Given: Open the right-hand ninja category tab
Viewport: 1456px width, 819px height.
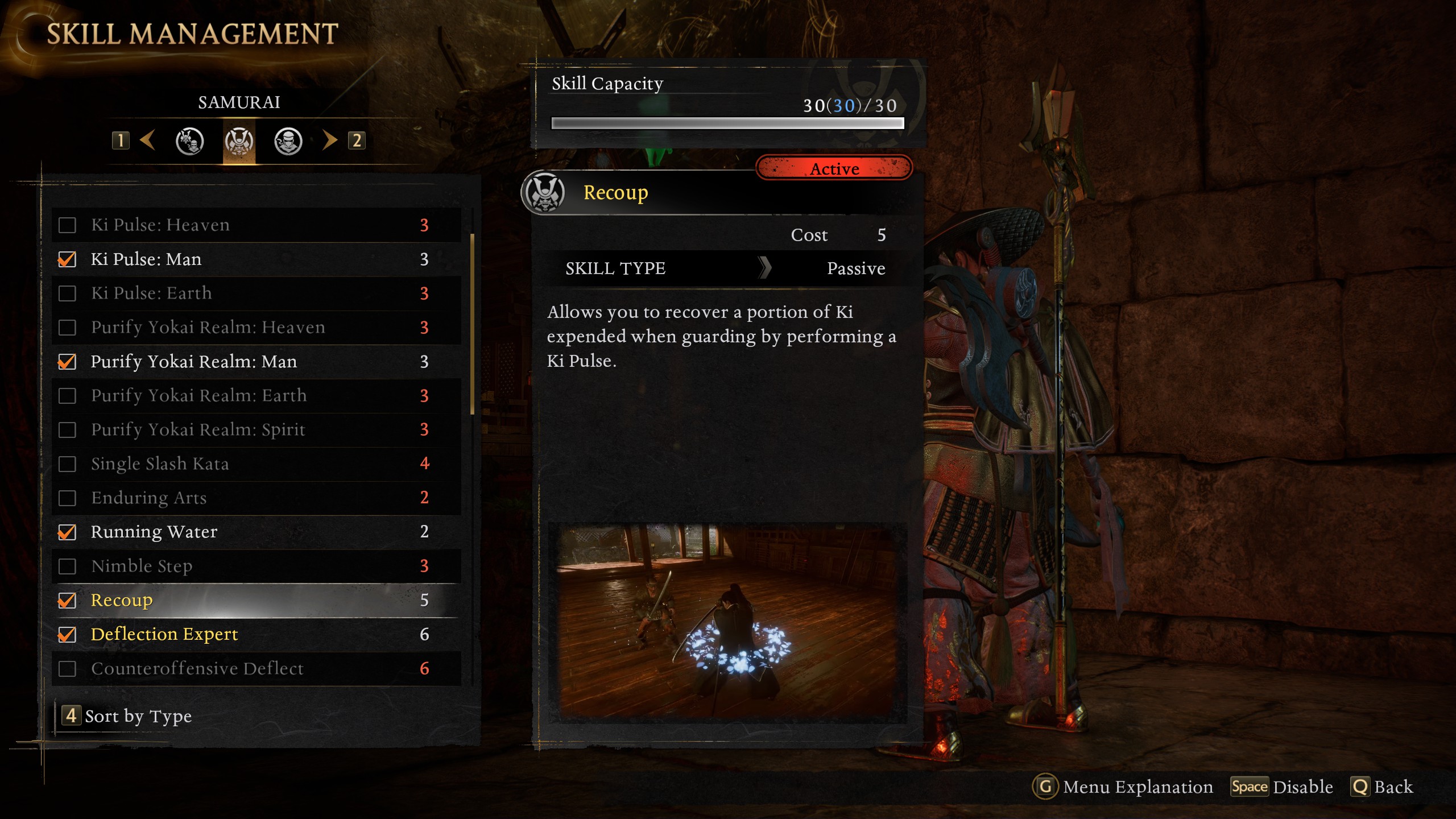Looking at the screenshot, I should [288, 141].
